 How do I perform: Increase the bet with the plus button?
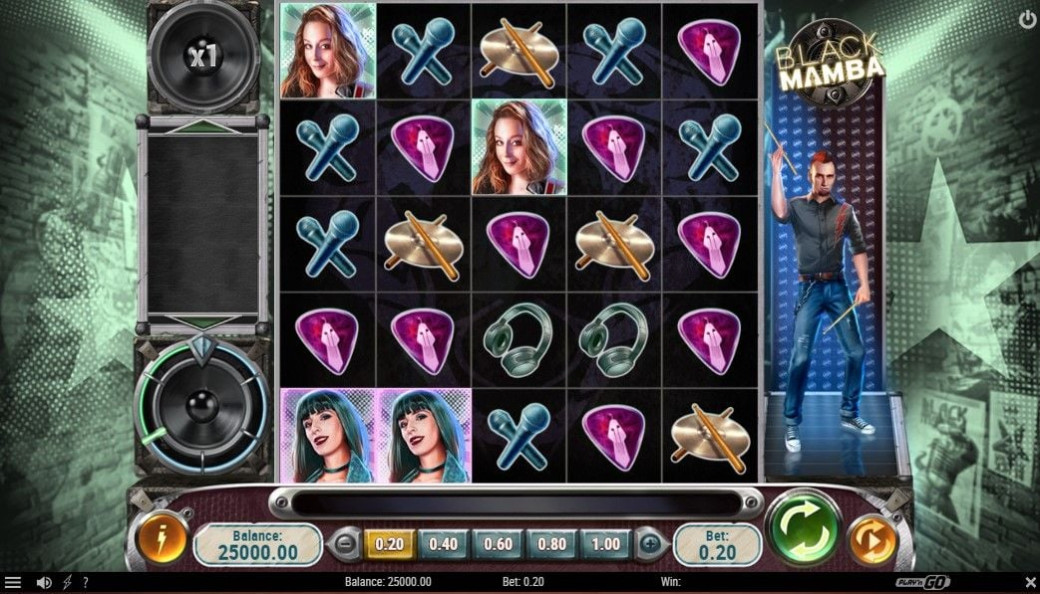point(651,545)
